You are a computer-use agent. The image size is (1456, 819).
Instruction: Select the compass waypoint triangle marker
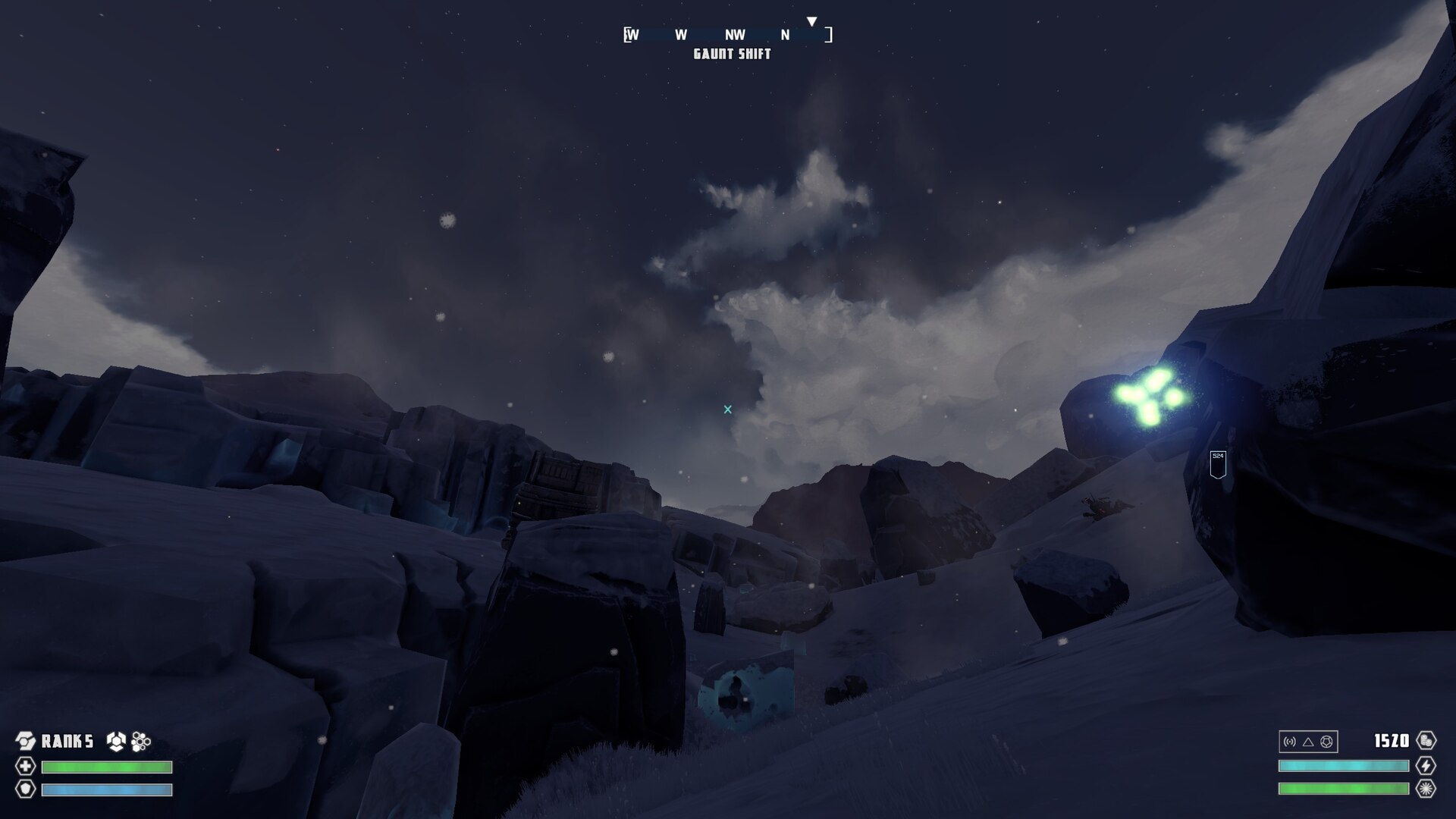811,22
